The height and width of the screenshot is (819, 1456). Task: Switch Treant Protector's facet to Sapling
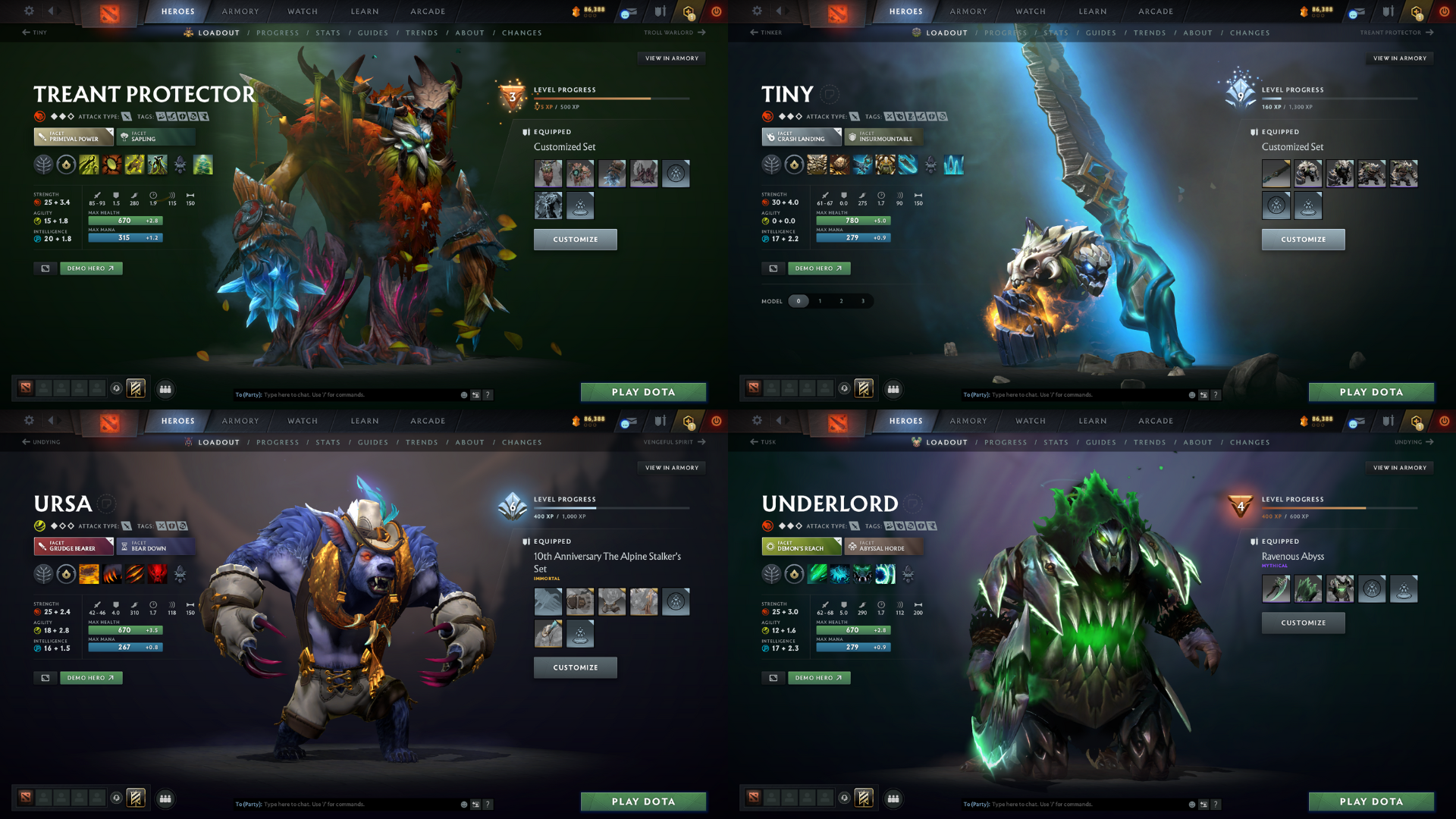tap(155, 137)
